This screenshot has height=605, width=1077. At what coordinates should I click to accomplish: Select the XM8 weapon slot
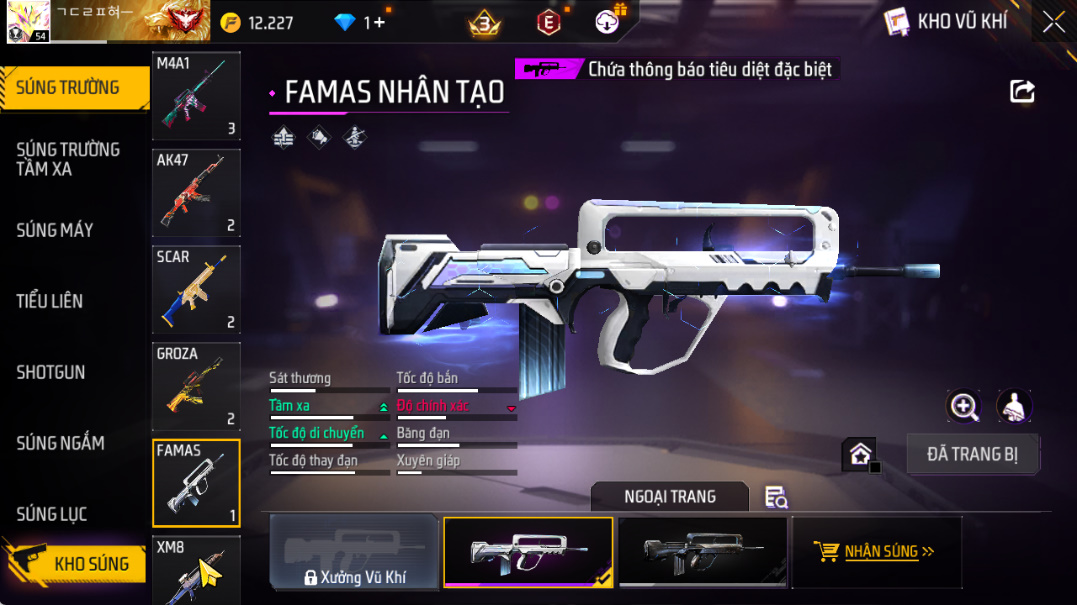196,571
